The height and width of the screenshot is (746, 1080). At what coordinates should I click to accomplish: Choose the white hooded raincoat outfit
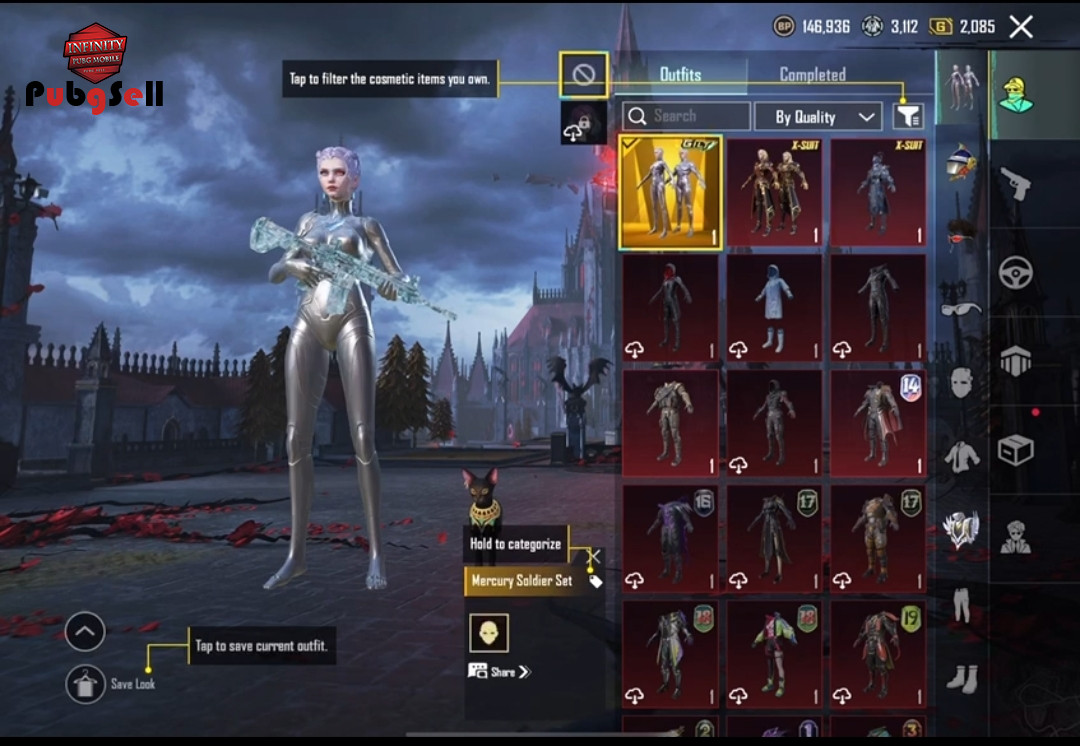774,307
